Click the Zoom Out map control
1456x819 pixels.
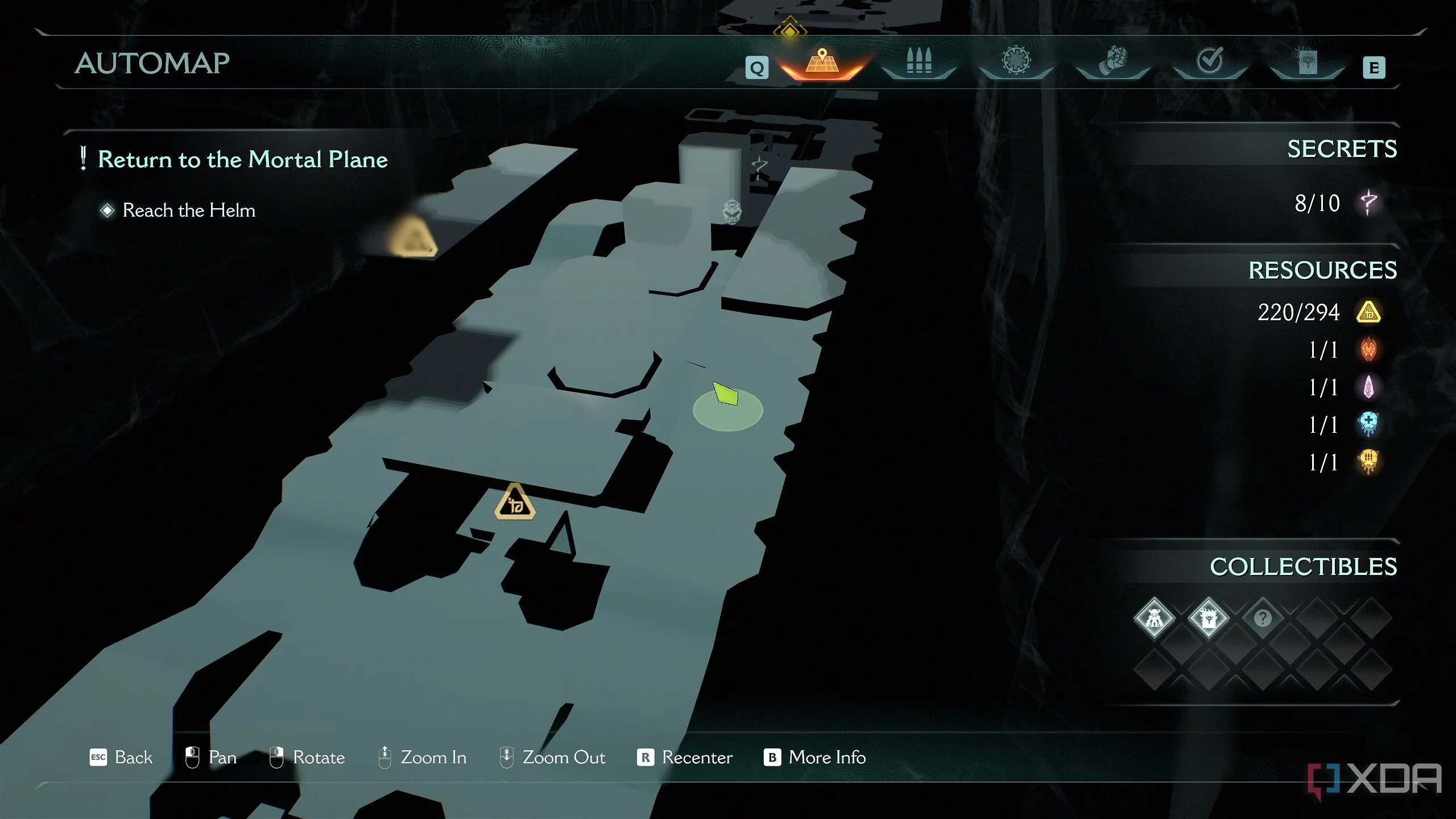click(552, 758)
